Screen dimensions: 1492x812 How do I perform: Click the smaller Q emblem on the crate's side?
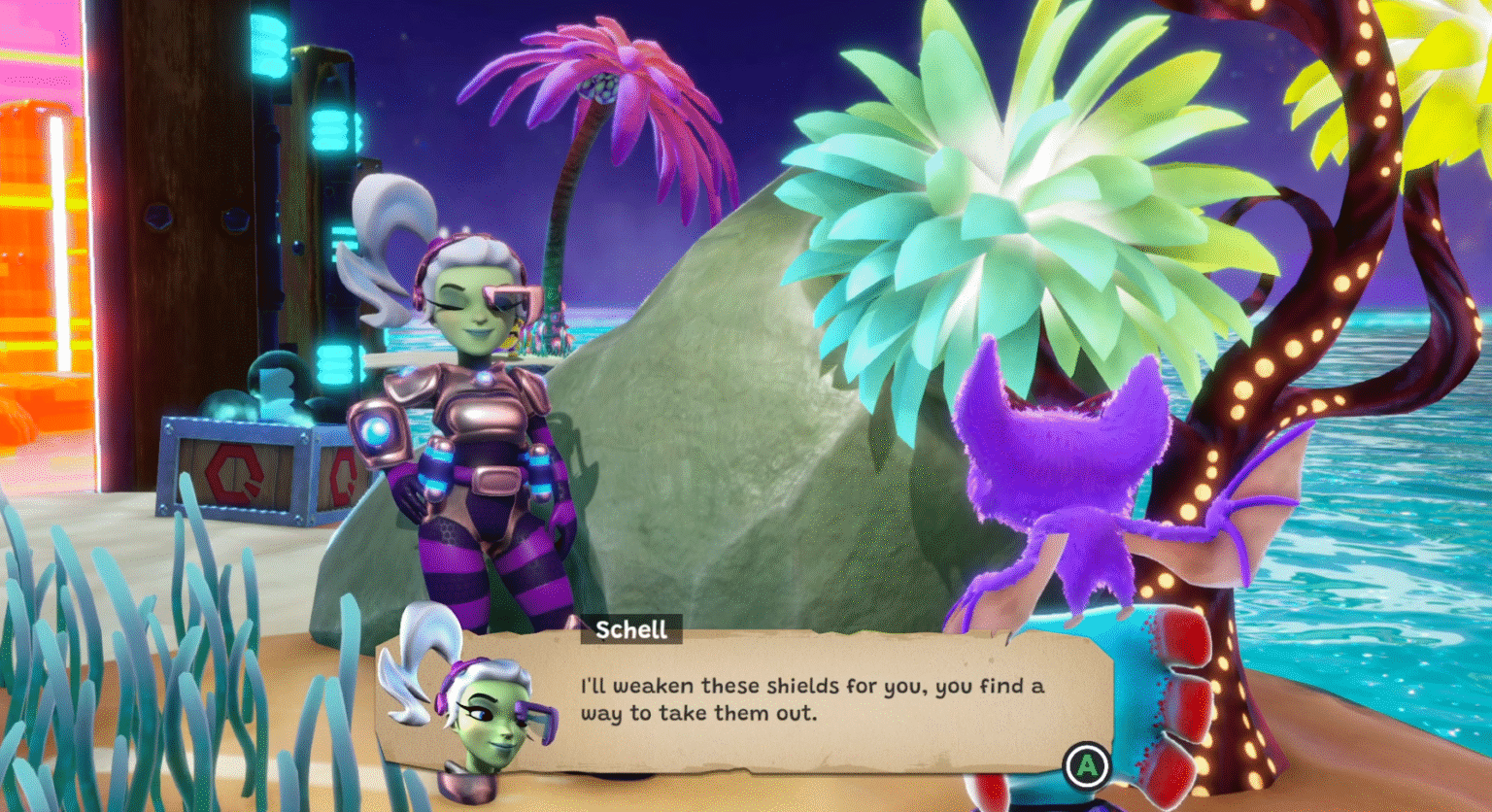click(x=345, y=474)
